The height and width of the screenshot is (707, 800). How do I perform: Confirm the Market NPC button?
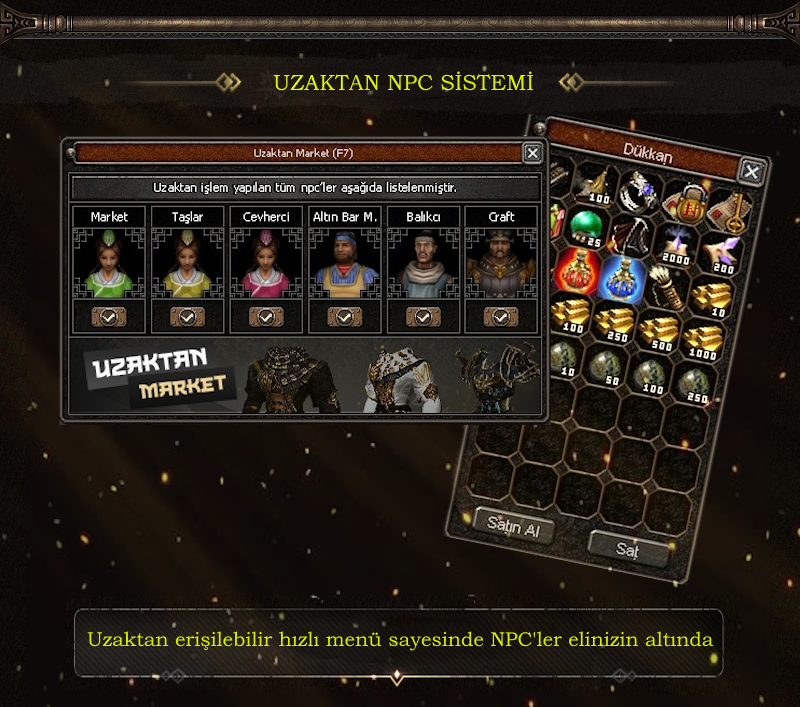(x=109, y=316)
